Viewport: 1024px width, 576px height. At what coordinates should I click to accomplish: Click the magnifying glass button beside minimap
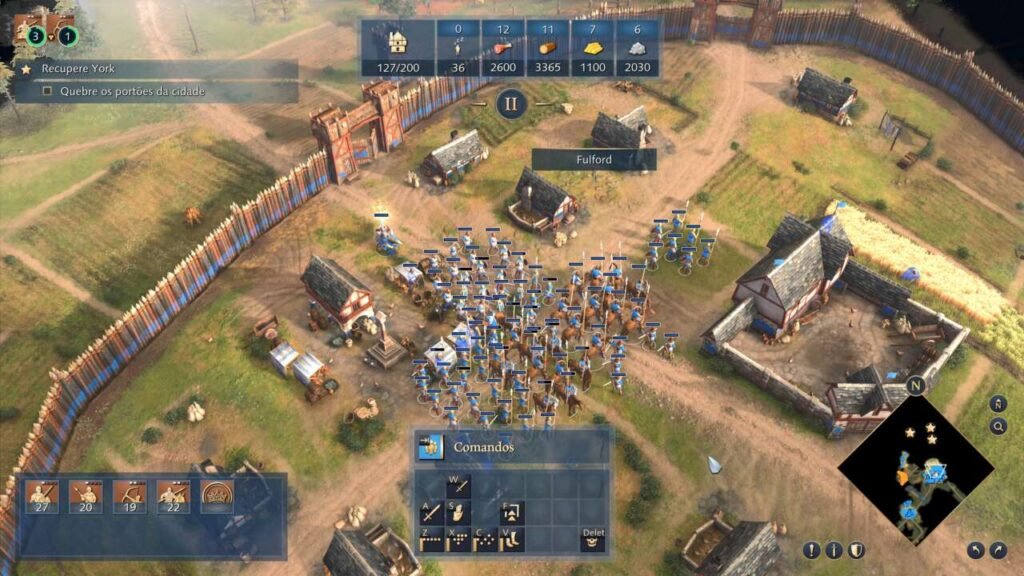(997, 427)
